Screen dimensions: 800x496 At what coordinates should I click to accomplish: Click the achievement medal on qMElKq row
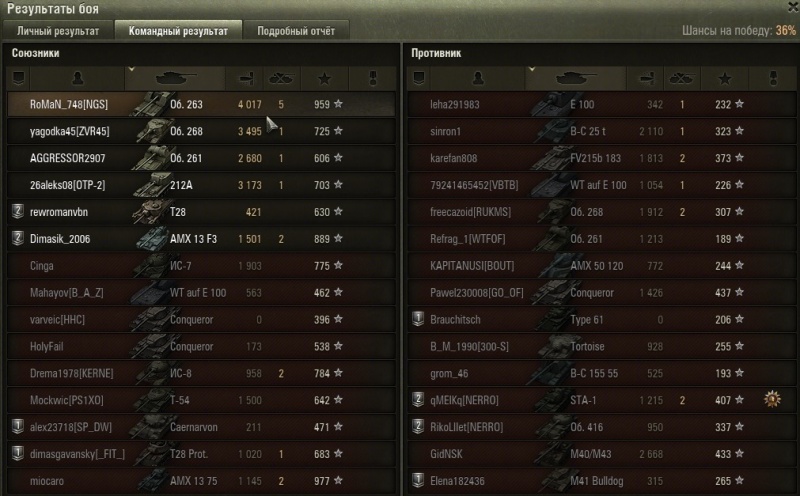click(771, 400)
